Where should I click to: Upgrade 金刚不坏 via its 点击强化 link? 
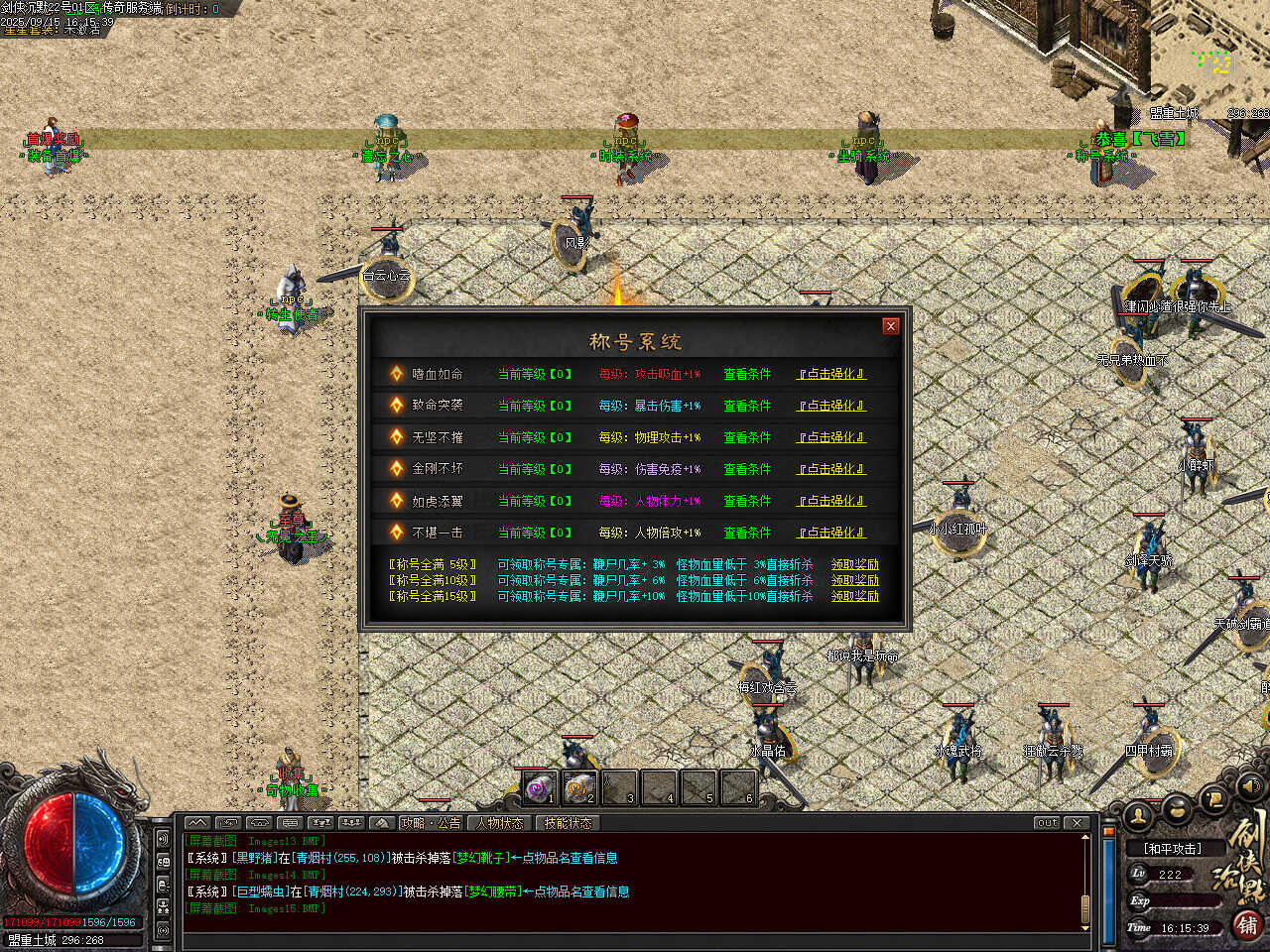[831, 469]
